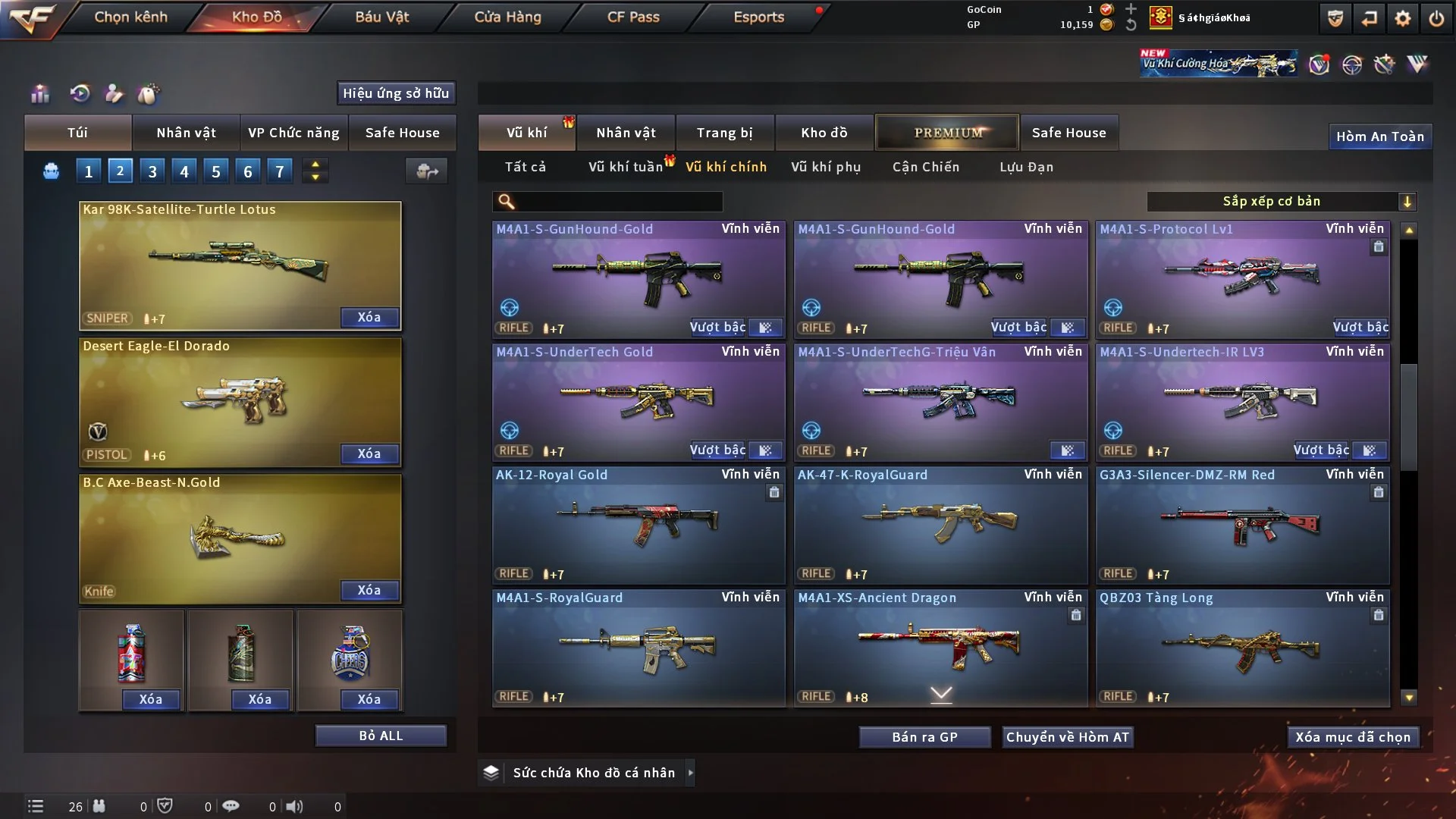Delete selection with Xóa mục đã chọn

pos(1352,737)
